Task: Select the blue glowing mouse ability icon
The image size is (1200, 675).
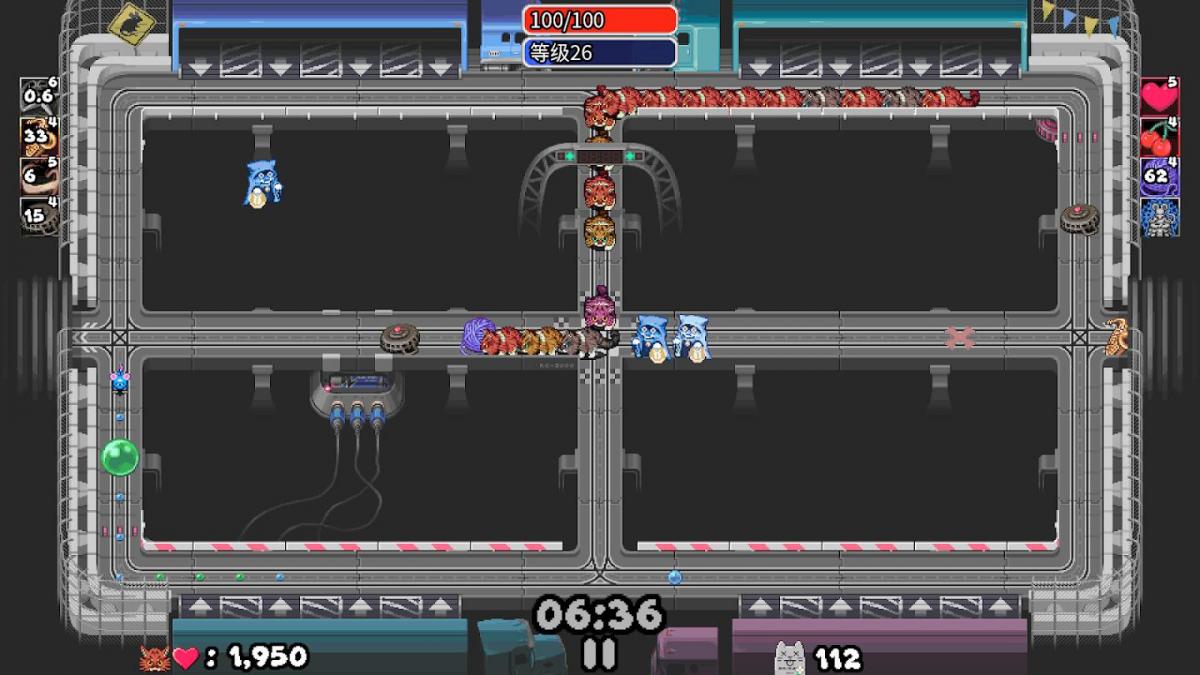Action: coord(1160,217)
